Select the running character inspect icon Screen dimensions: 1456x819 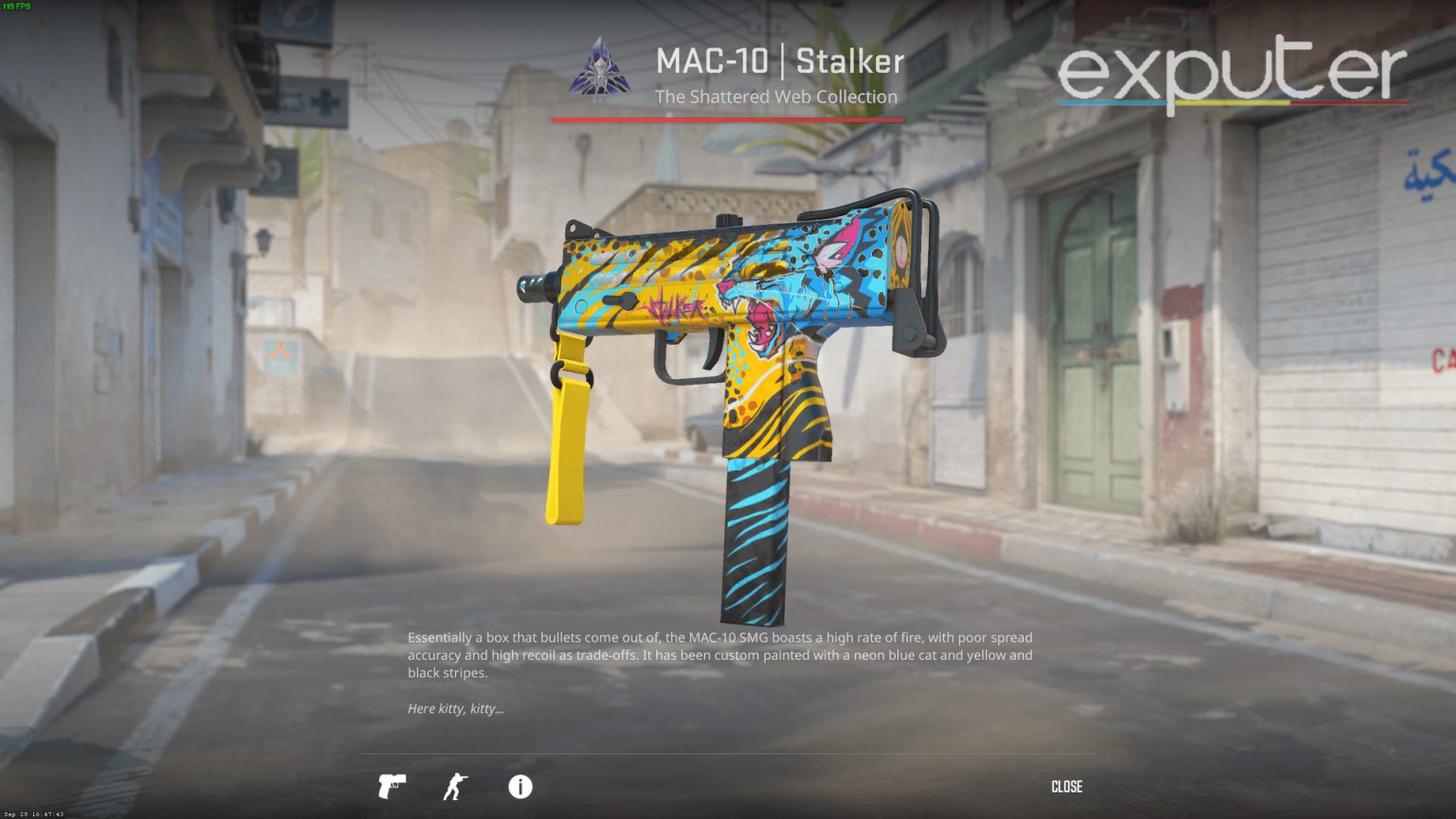[x=455, y=787]
